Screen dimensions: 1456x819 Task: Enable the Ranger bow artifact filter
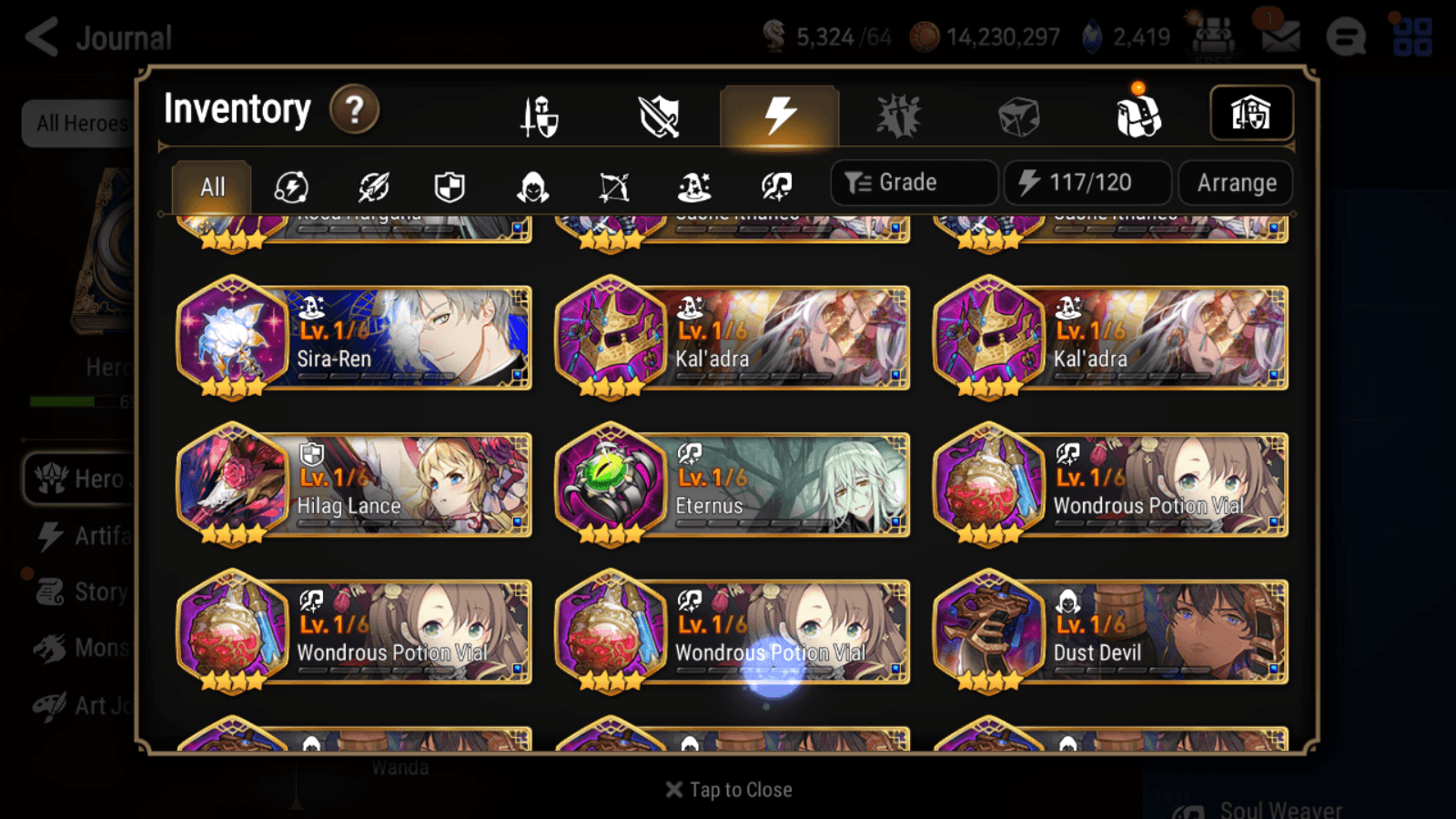[x=612, y=187]
